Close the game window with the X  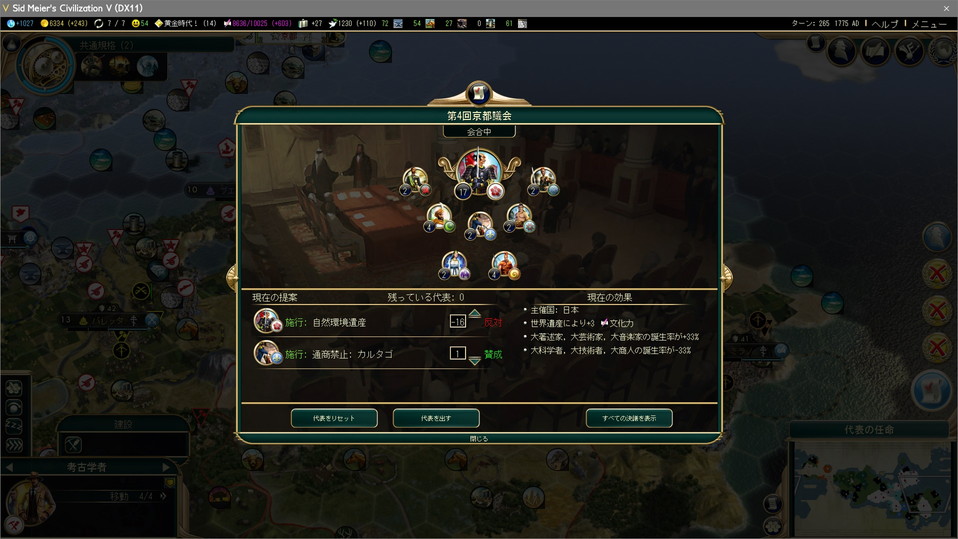946,8
